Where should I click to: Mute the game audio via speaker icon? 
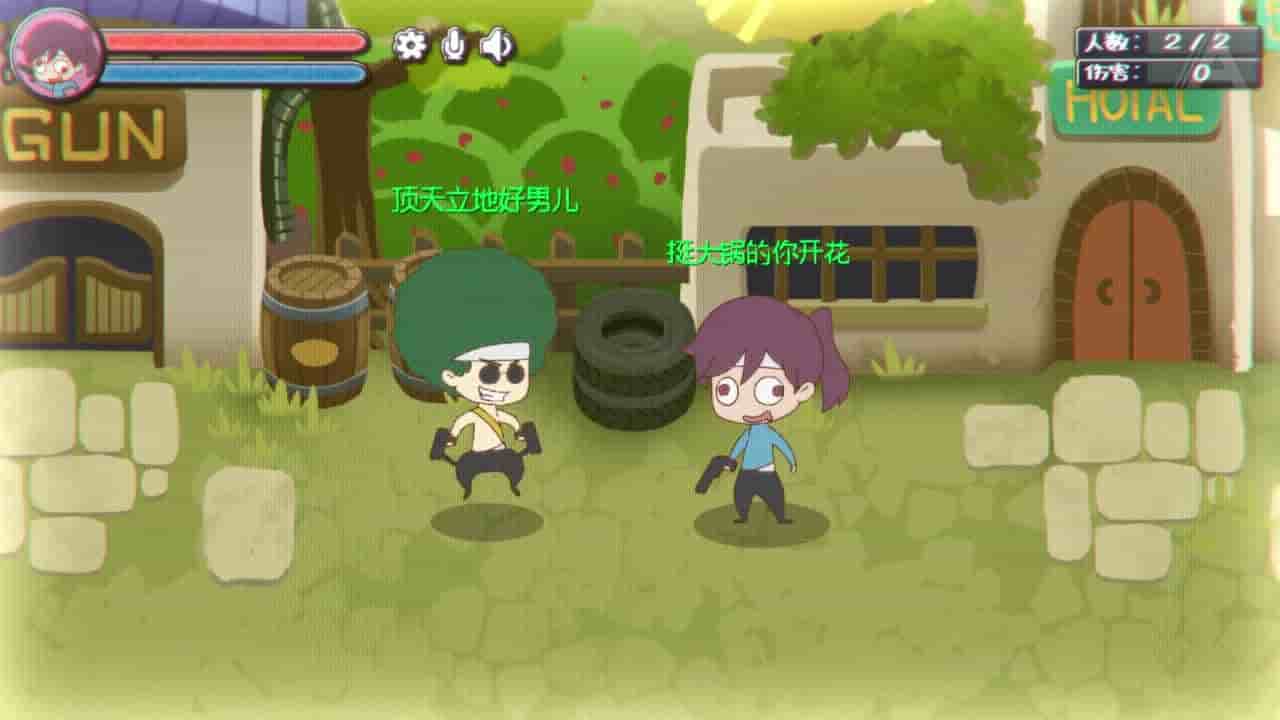click(498, 44)
